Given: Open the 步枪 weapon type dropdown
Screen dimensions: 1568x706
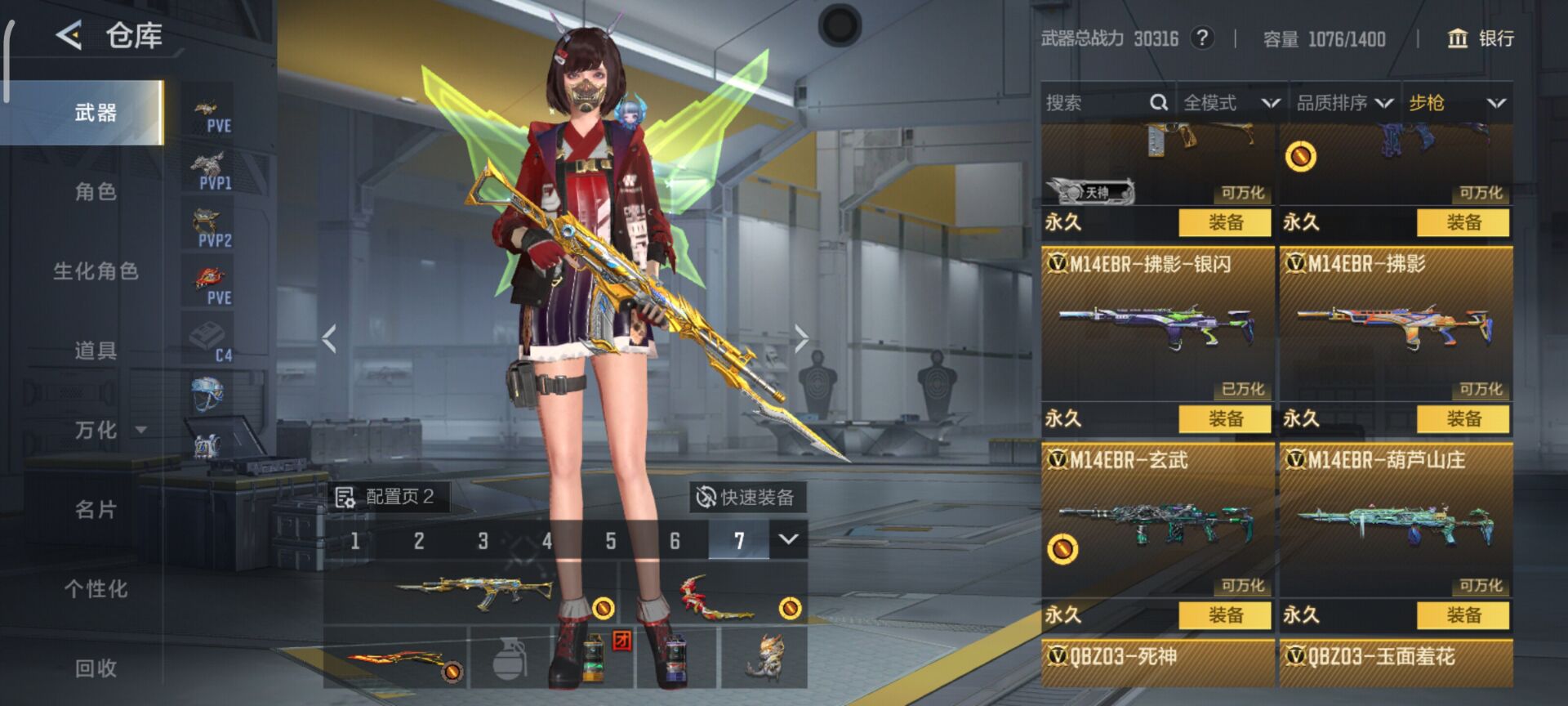Looking at the screenshot, I should pyautogui.click(x=1457, y=103).
